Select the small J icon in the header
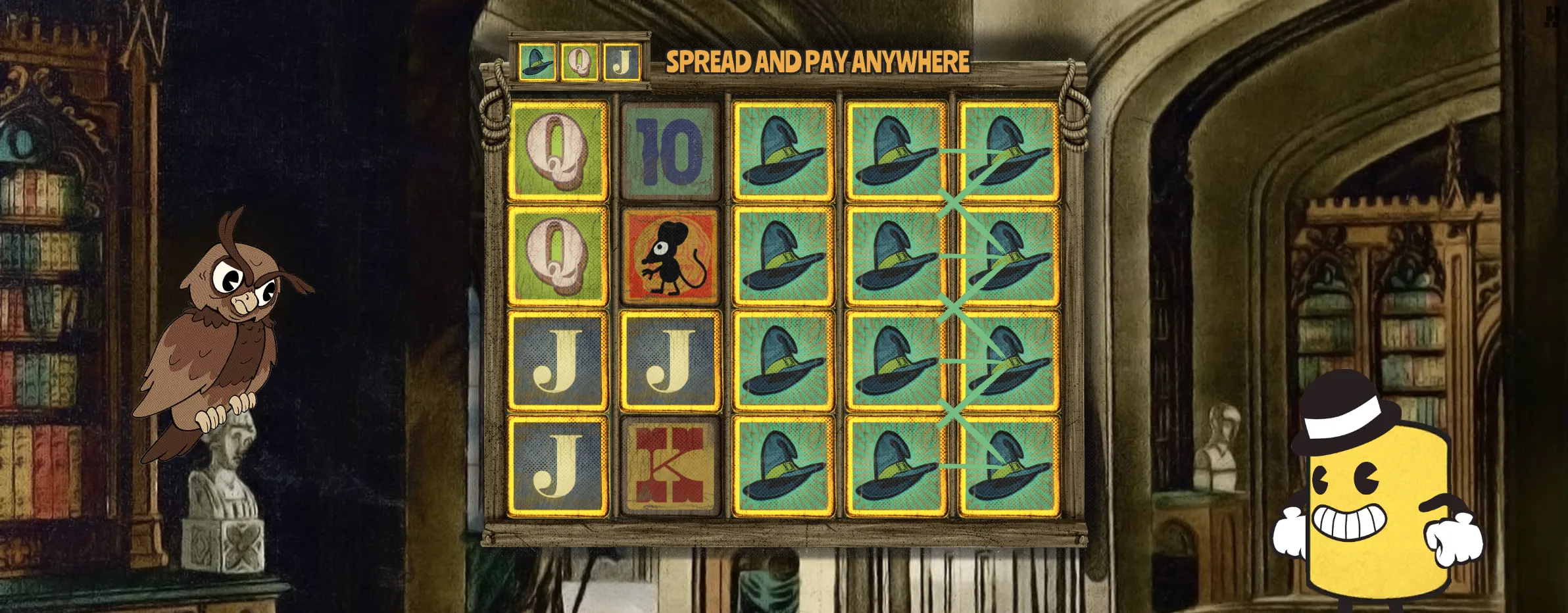The height and width of the screenshot is (613, 1568). pos(622,62)
